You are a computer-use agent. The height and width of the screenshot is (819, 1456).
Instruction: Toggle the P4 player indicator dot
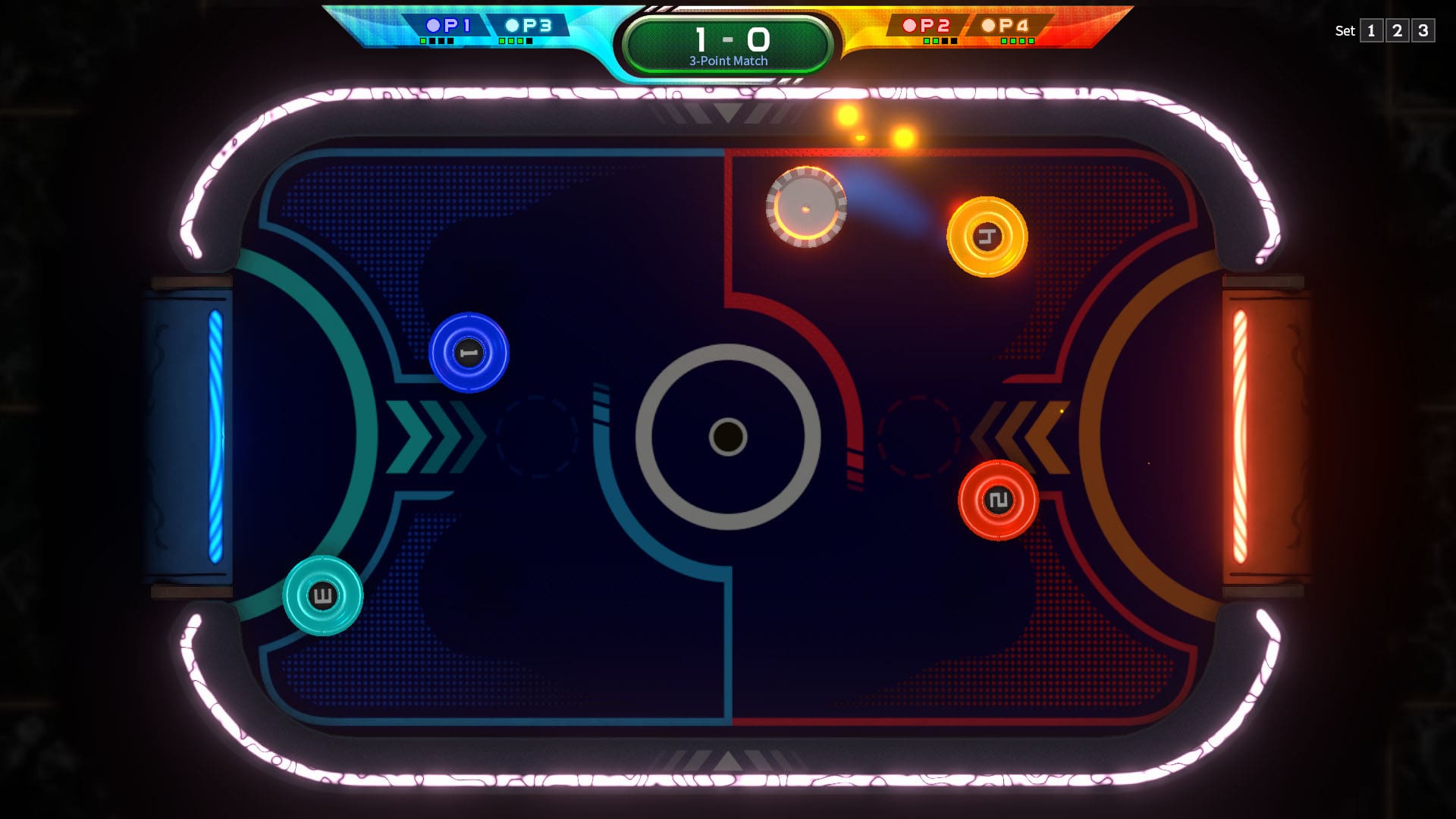pos(988,24)
